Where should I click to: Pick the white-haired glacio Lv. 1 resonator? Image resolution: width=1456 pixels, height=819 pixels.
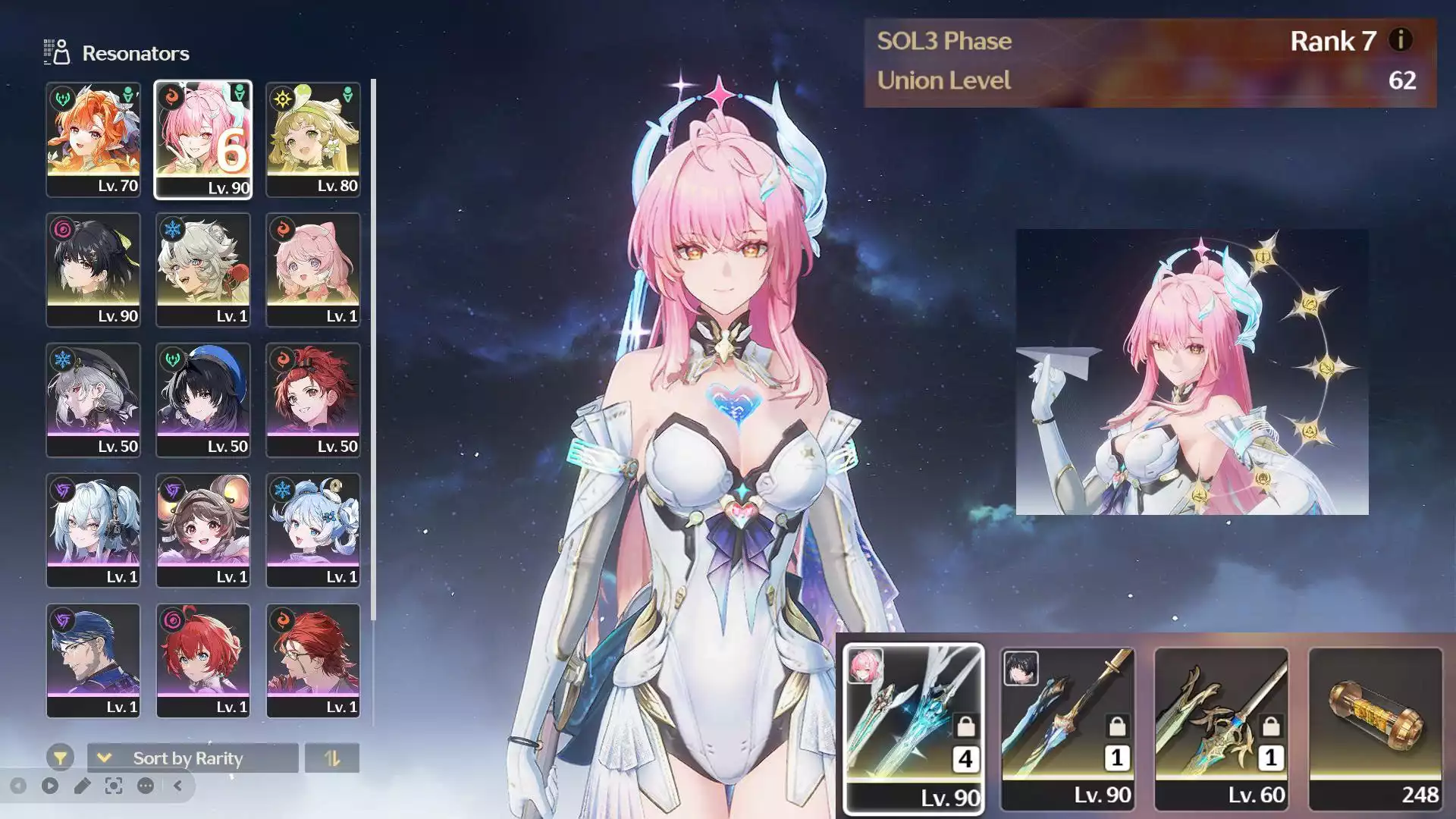[x=203, y=270]
